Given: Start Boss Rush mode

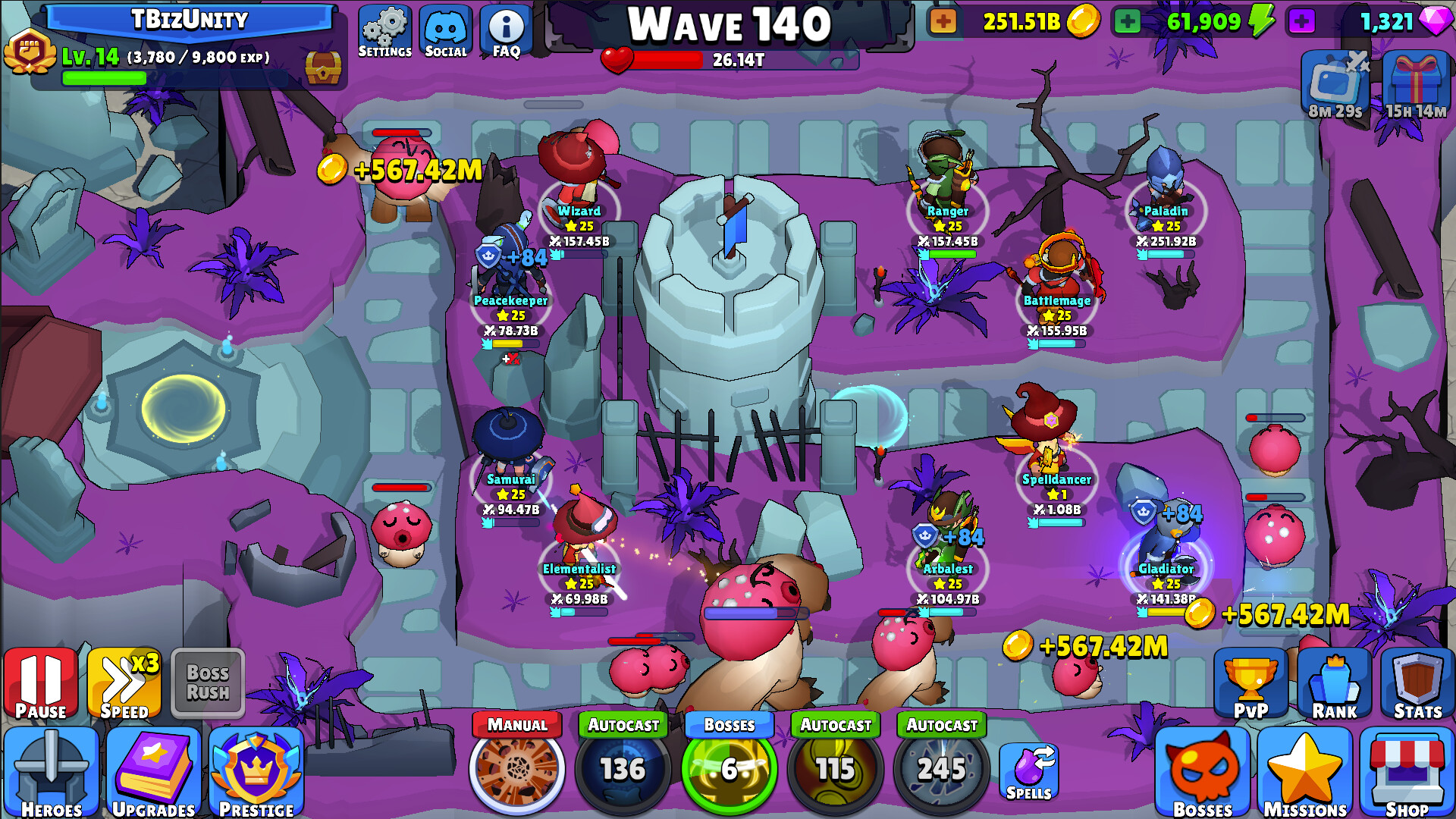Looking at the screenshot, I should 206,683.
